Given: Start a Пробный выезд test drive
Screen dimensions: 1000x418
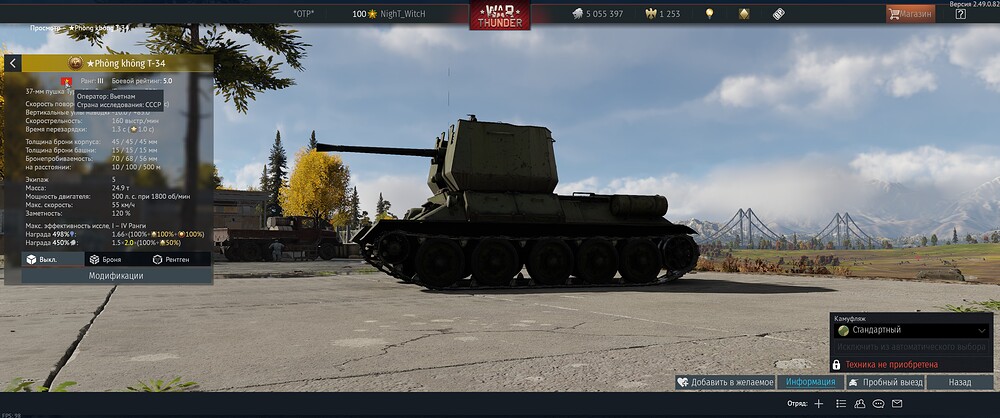Looking at the screenshot, I should pos(884,382).
